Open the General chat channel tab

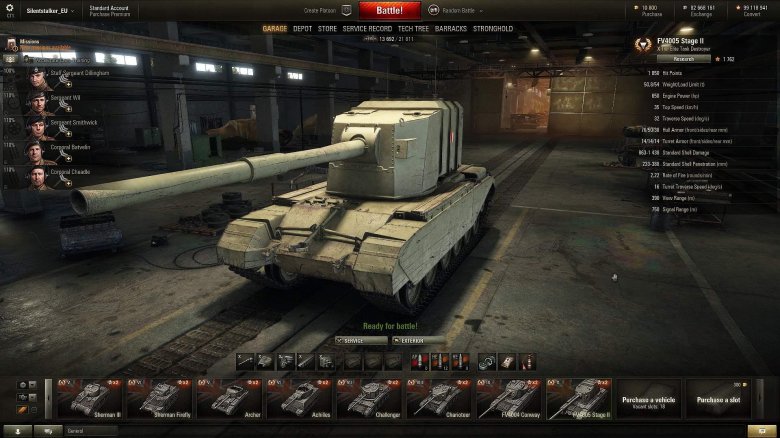coord(90,431)
